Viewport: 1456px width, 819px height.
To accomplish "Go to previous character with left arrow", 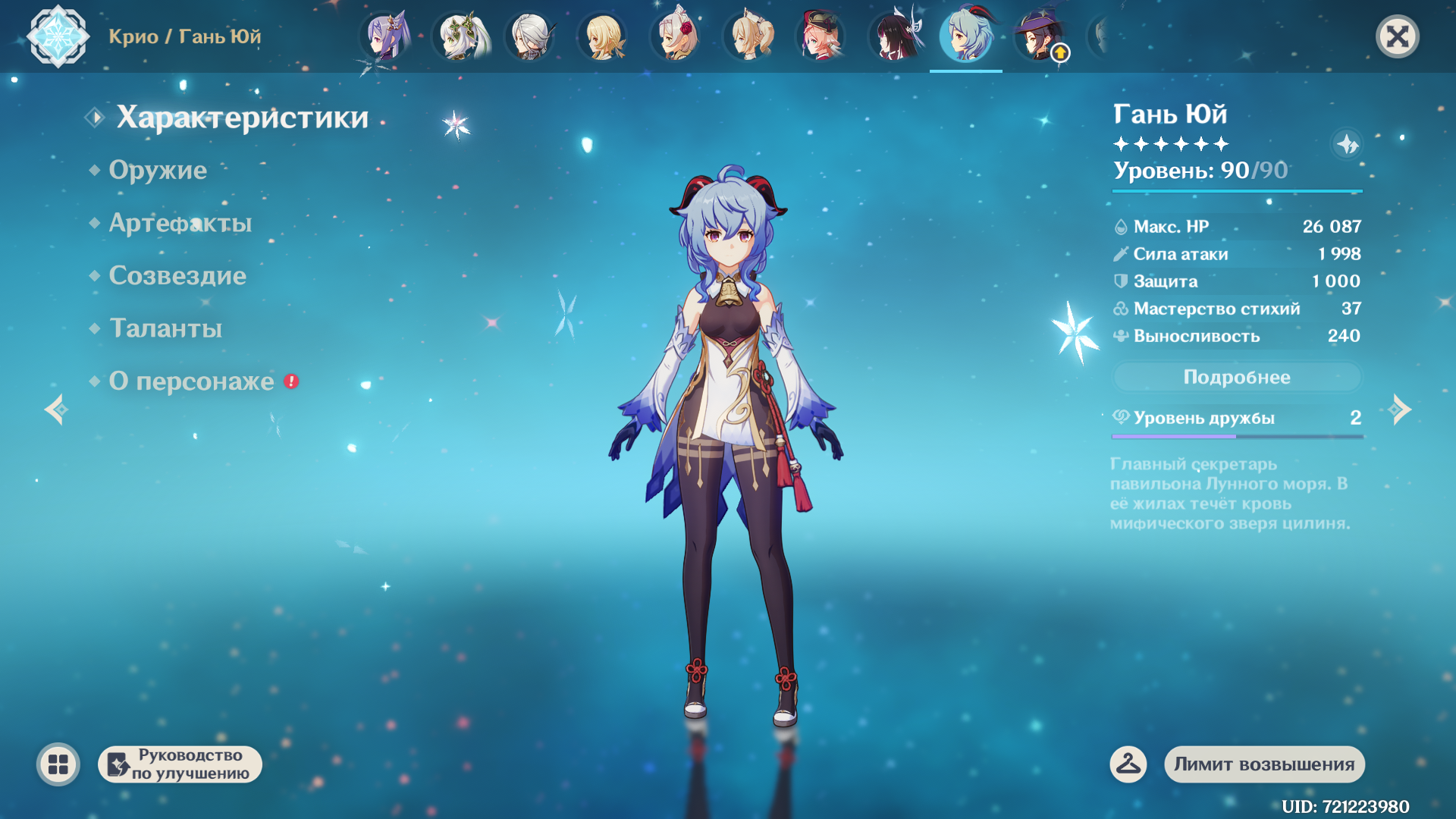I will coord(56,409).
